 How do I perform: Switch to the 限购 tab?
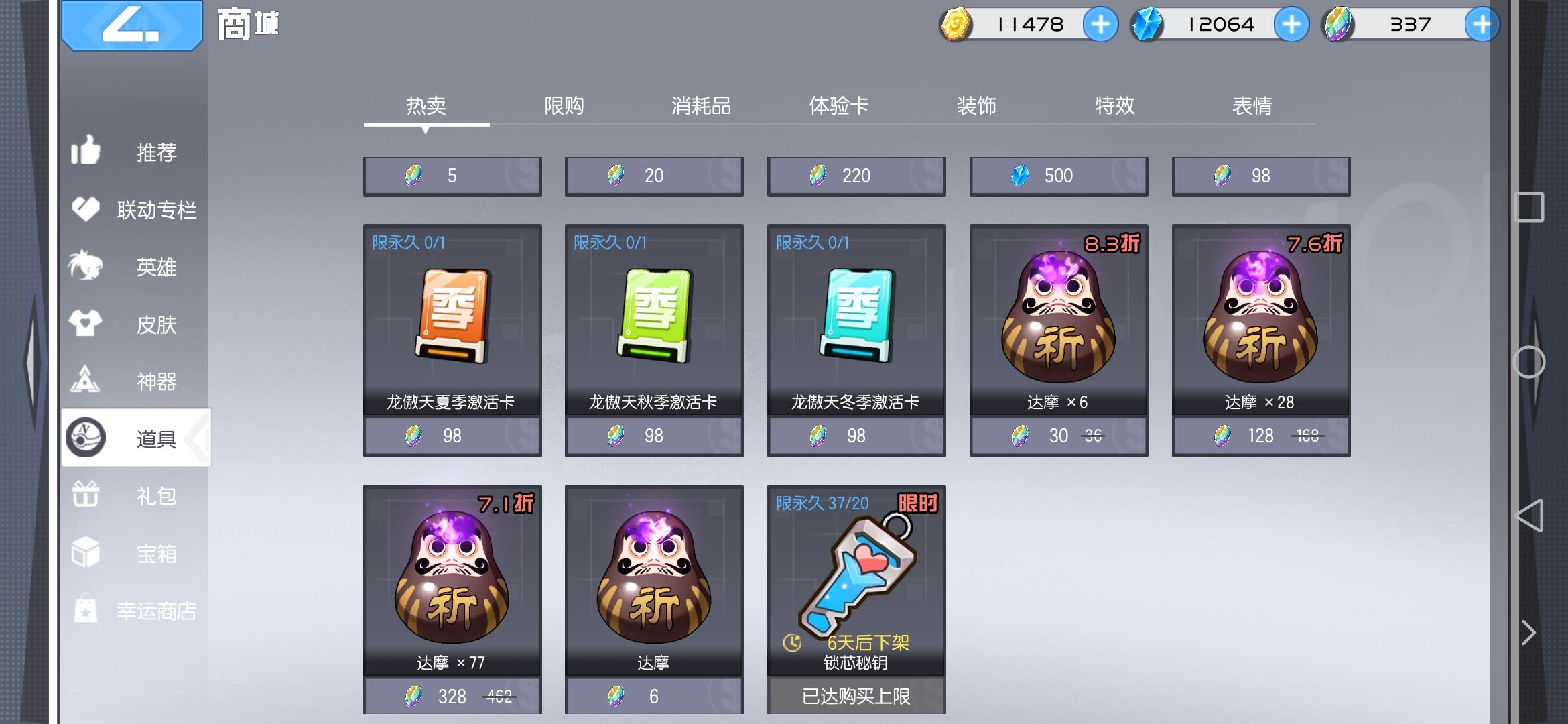pyautogui.click(x=564, y=105)
